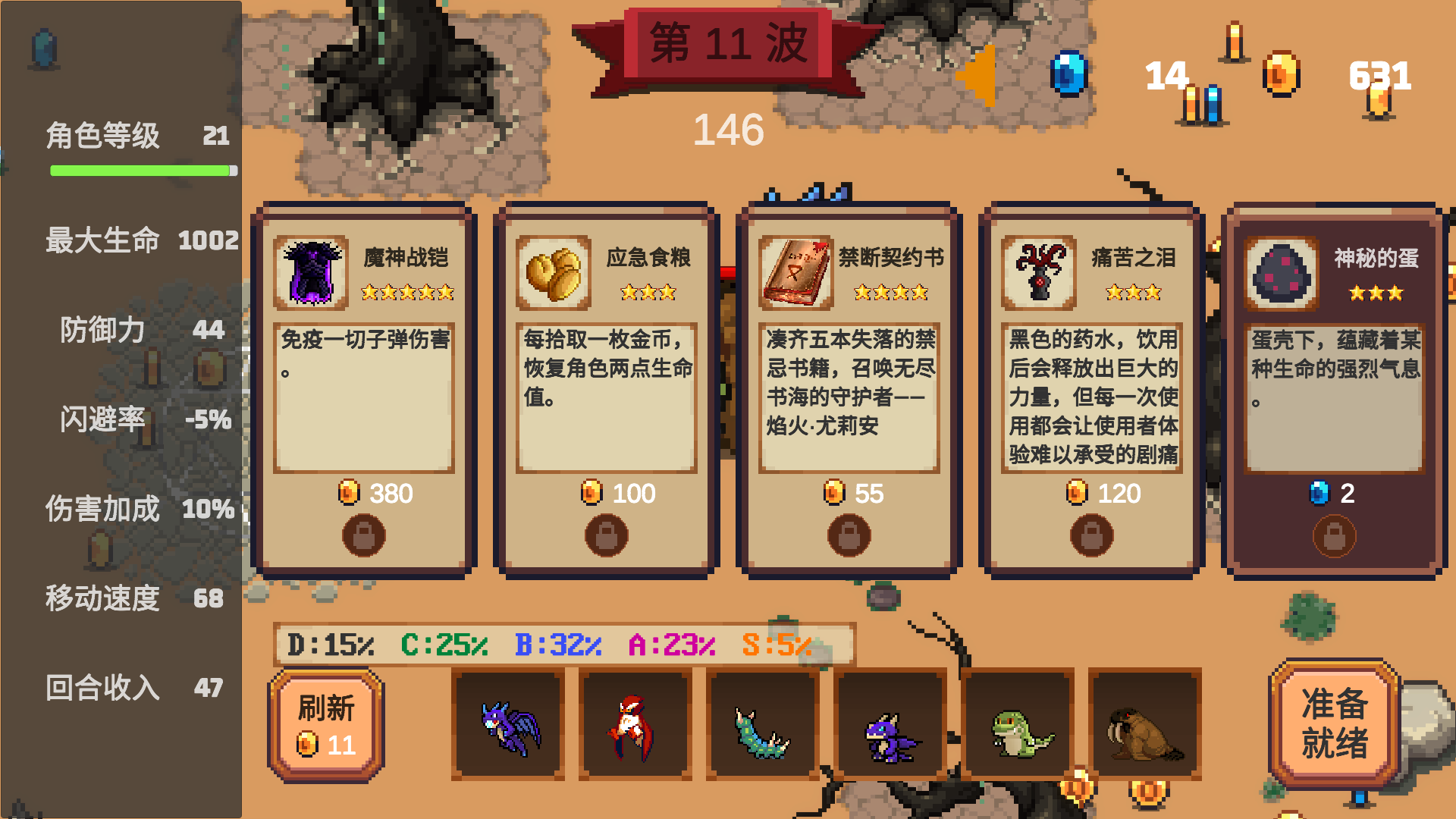
Task: Lock the 魔神战铠 shop card
Action: (364, 535)
